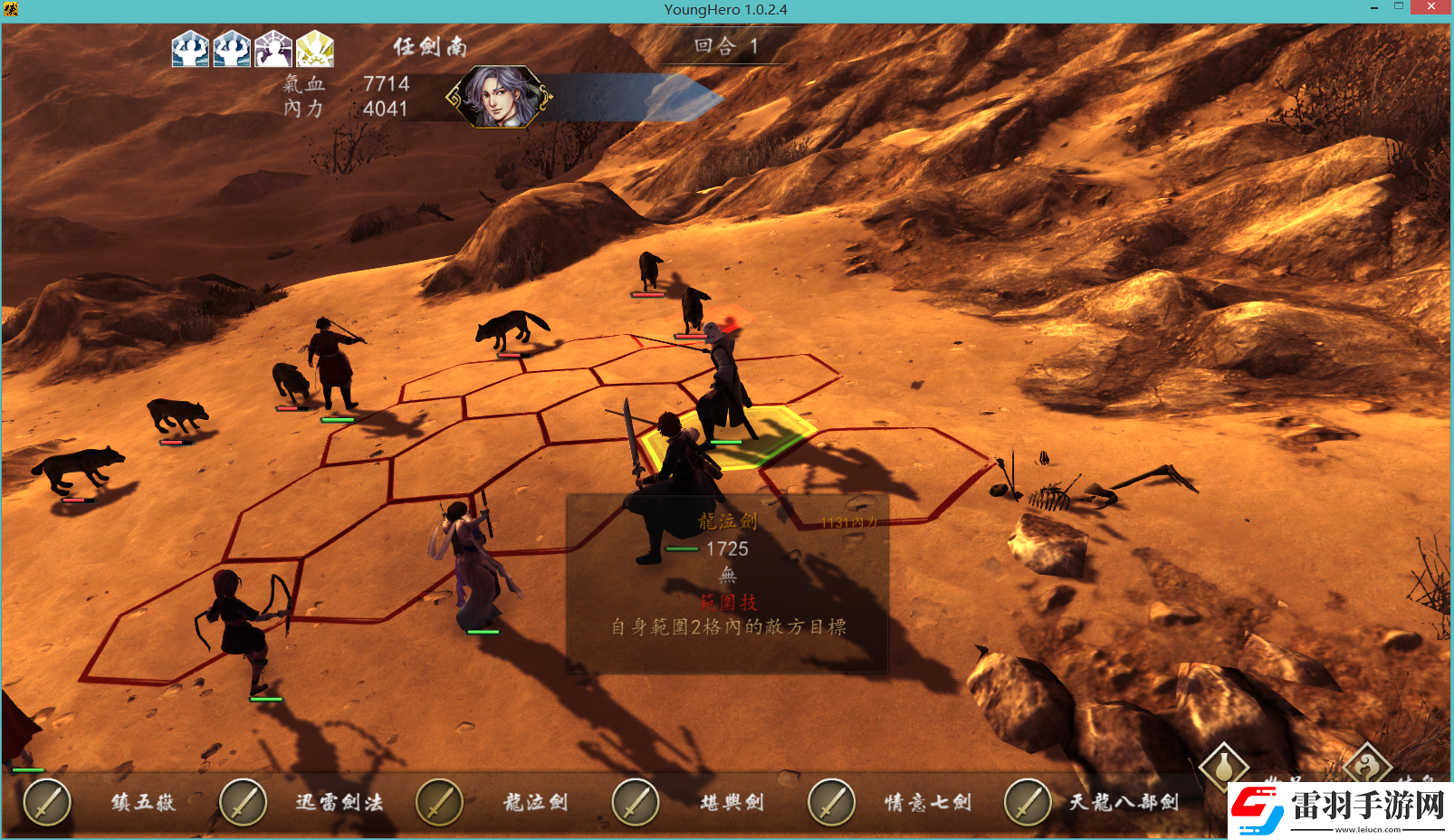Minimize the YoungHero window

1374,8
